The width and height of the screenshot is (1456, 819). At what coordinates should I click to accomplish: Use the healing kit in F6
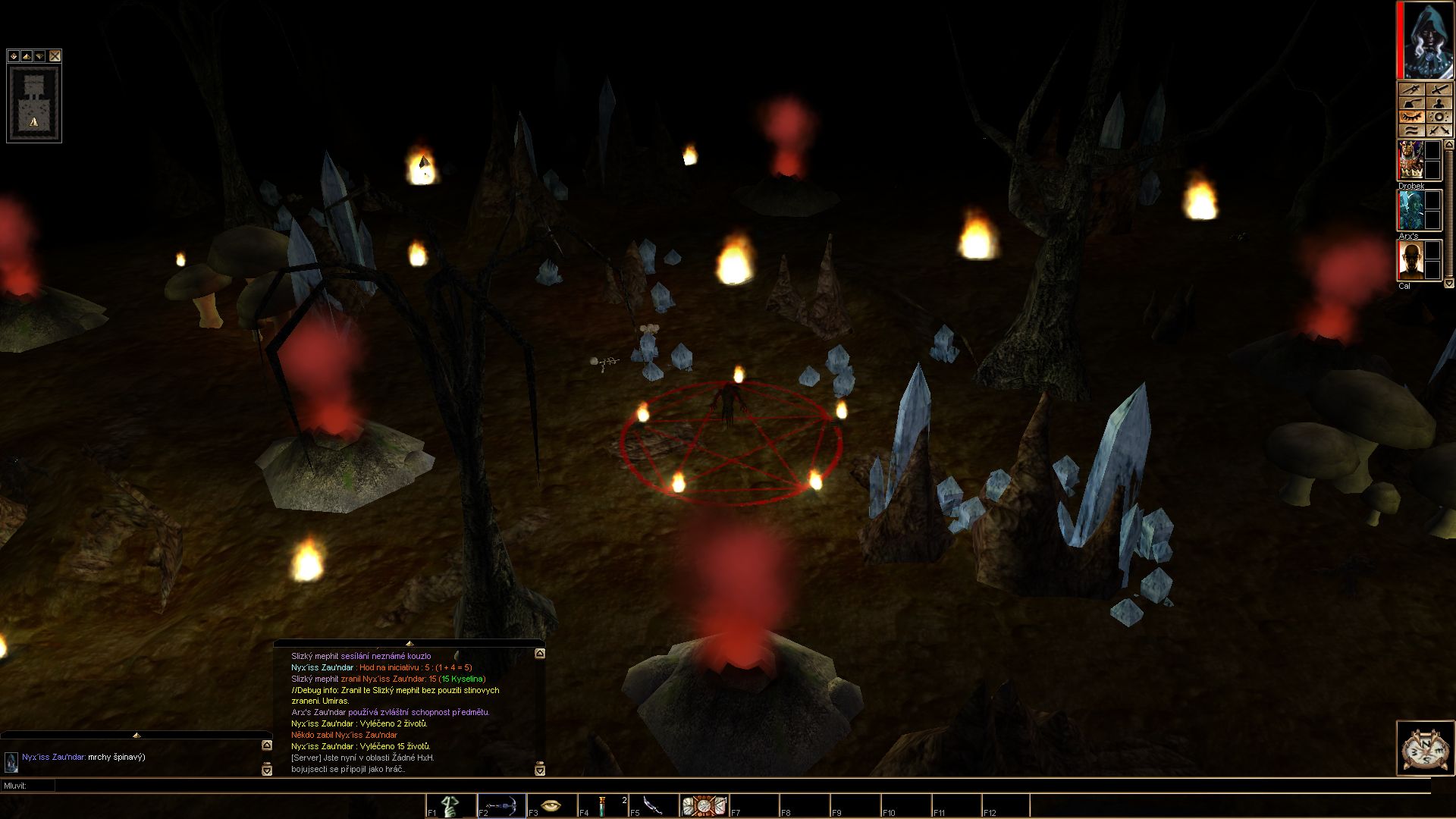tap(704, 805)
